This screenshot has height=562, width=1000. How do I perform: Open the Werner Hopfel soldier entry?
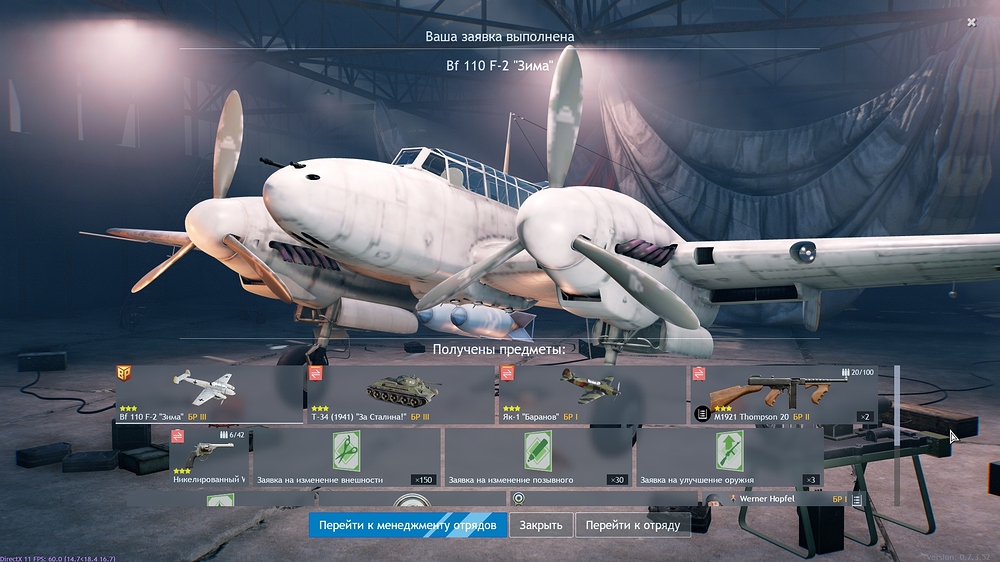(x=790, y=498)
